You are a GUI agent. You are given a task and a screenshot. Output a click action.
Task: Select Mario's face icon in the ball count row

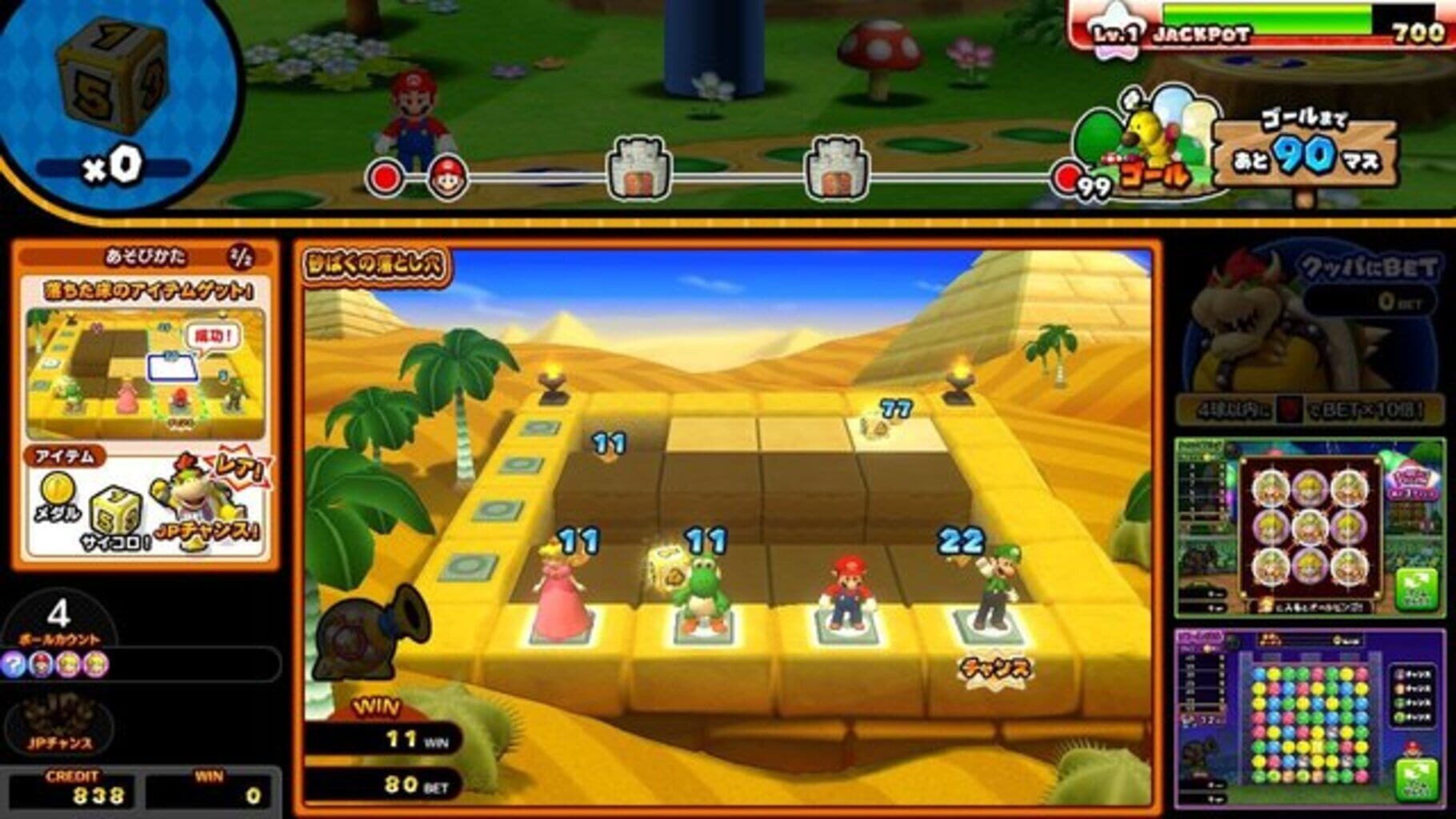click(x=42, y=662)
